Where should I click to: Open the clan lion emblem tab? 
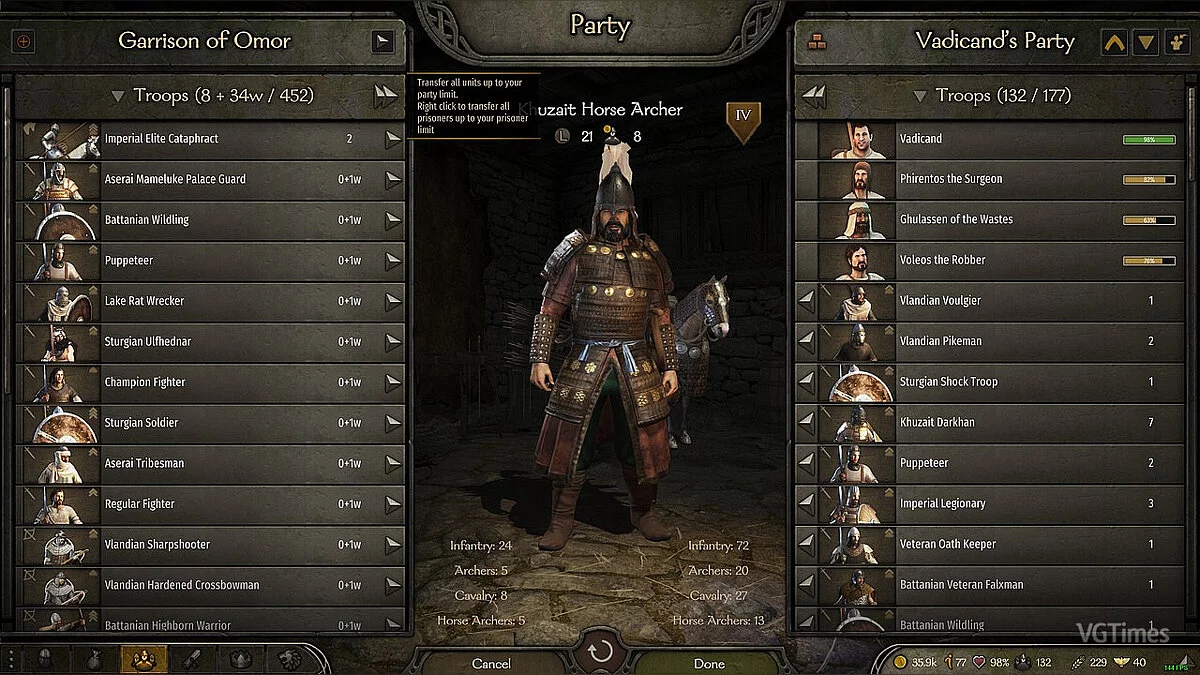pos(290,659)
